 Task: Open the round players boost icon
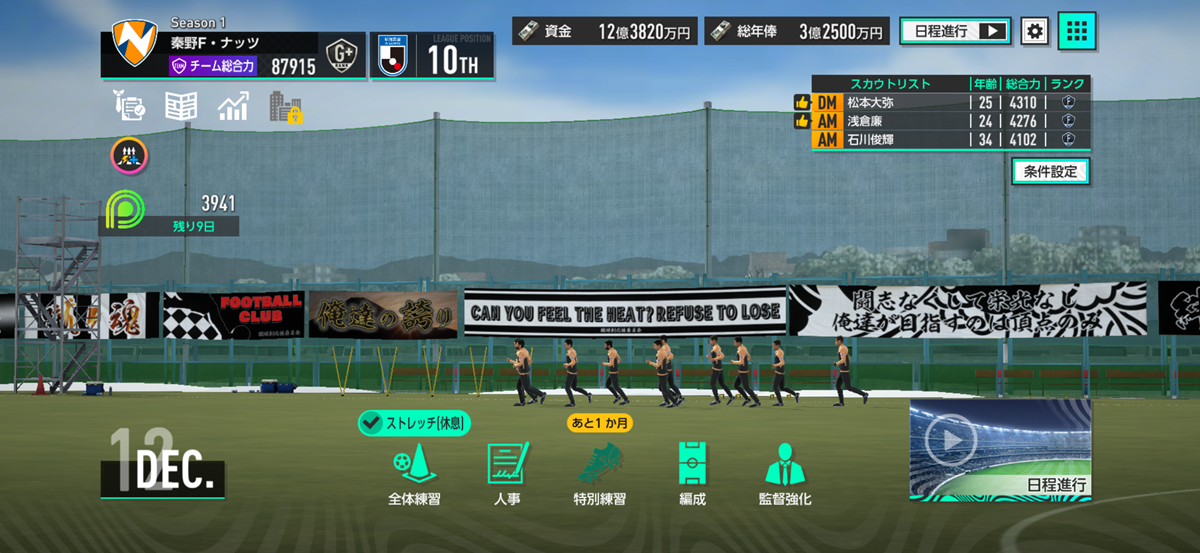129,154
